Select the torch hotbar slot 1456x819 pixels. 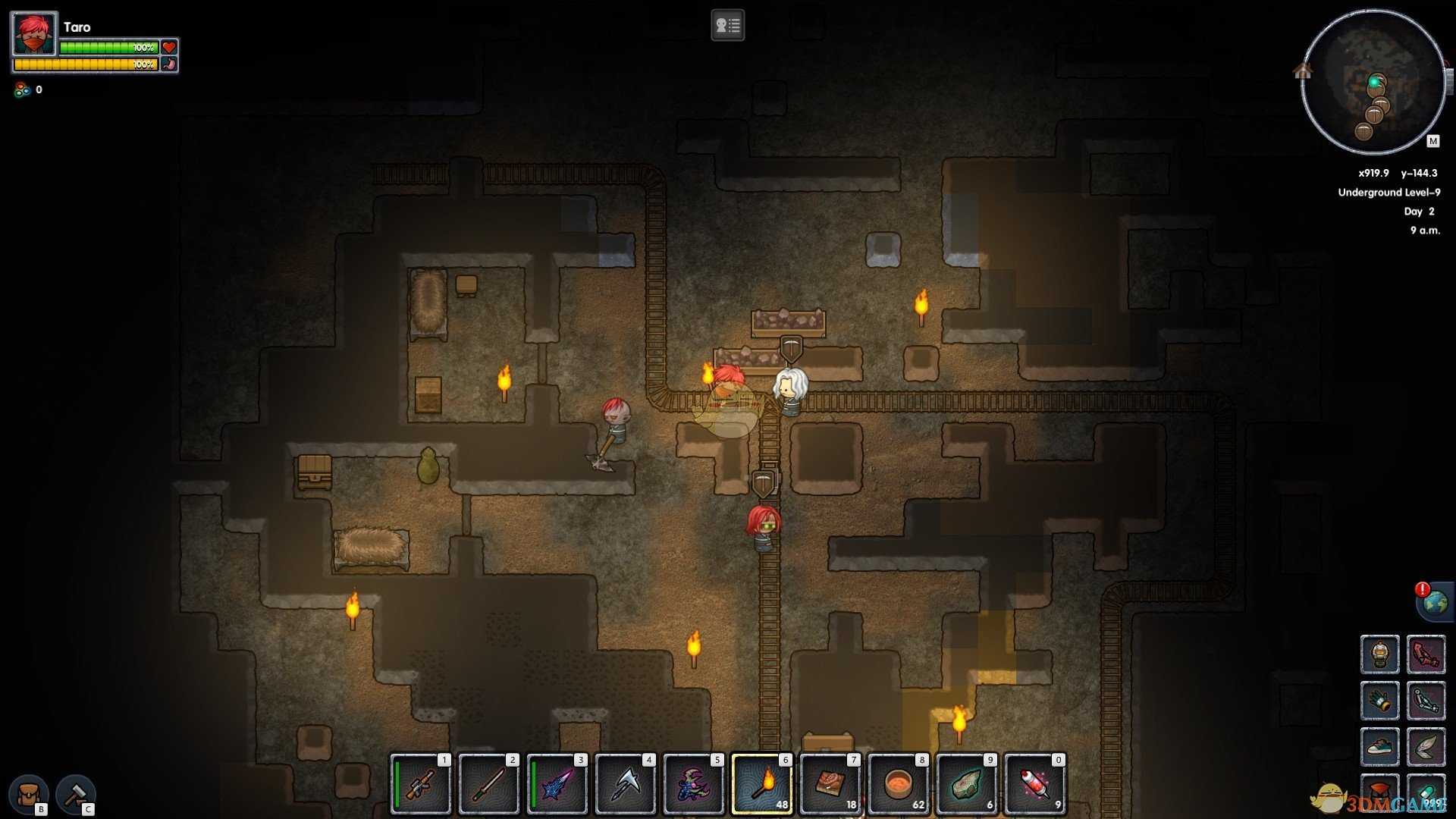tap(762, 784)
